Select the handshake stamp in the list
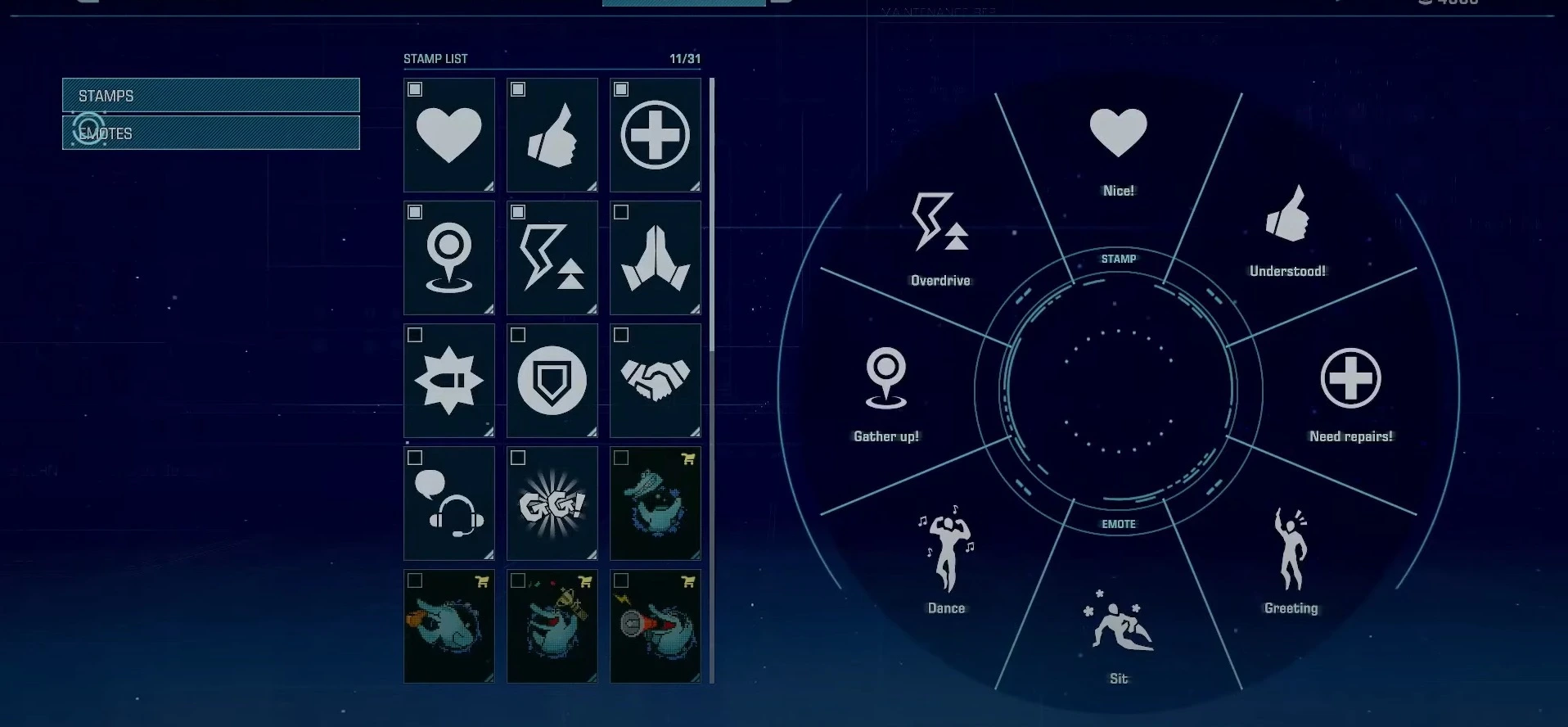1568x727 pixels. coord(655,381)
